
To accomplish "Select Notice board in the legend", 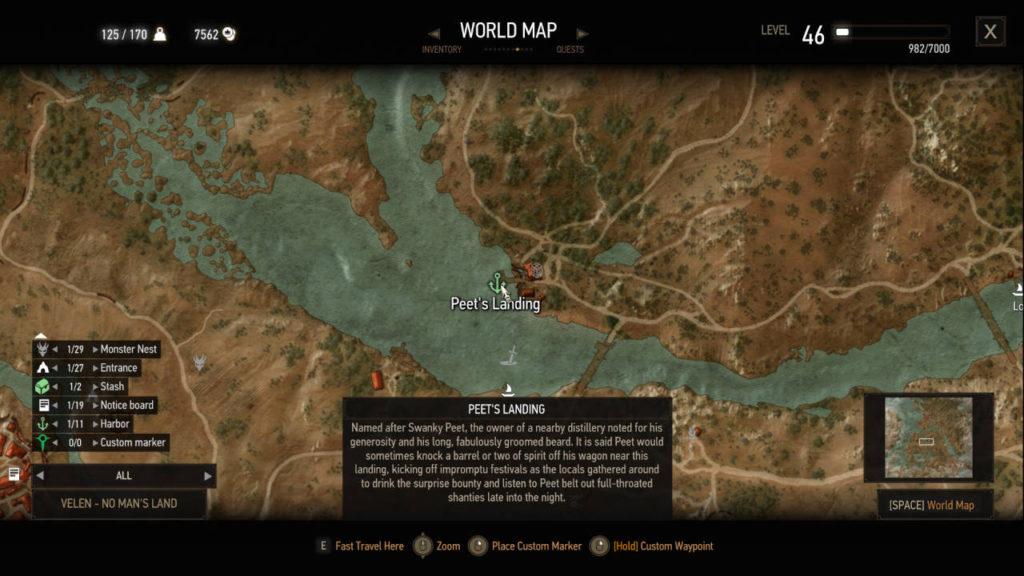I will [127, 405].
